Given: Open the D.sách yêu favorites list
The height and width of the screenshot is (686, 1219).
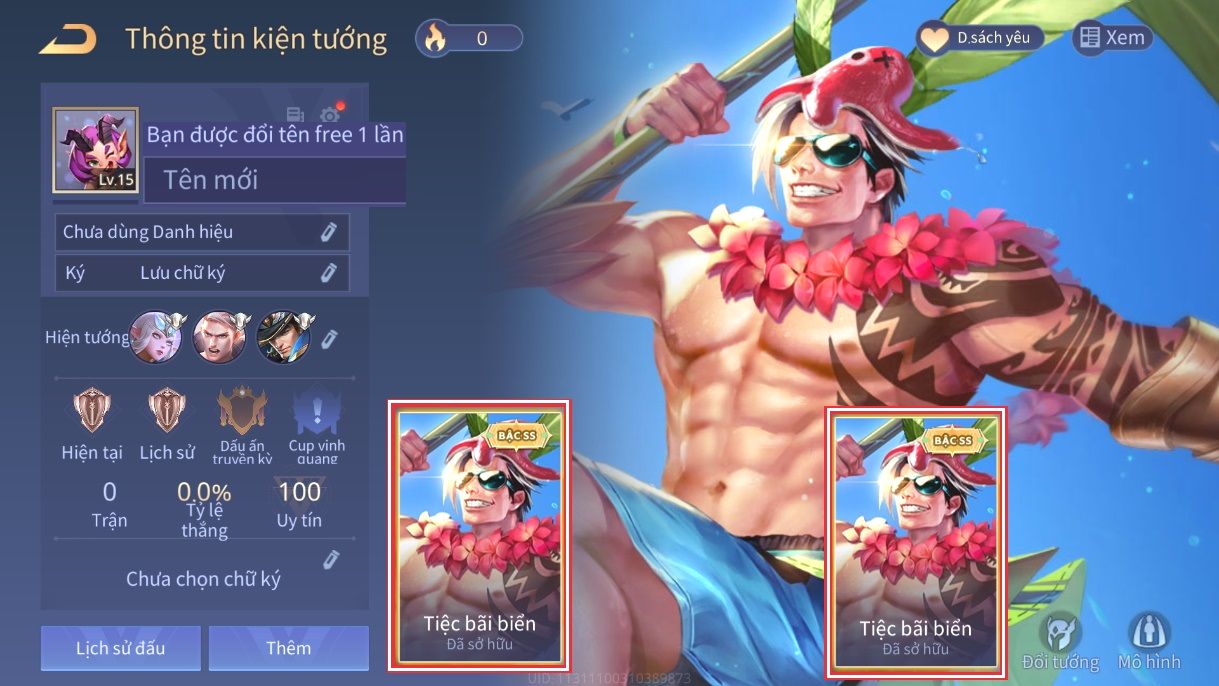Looking at the screenshot, I should tap(980, 39).
